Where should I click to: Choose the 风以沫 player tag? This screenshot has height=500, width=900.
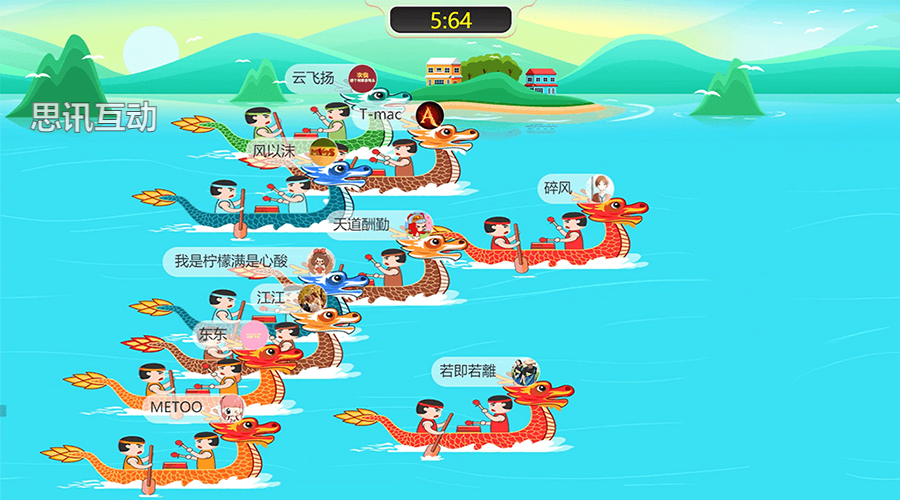pos(275,151)
